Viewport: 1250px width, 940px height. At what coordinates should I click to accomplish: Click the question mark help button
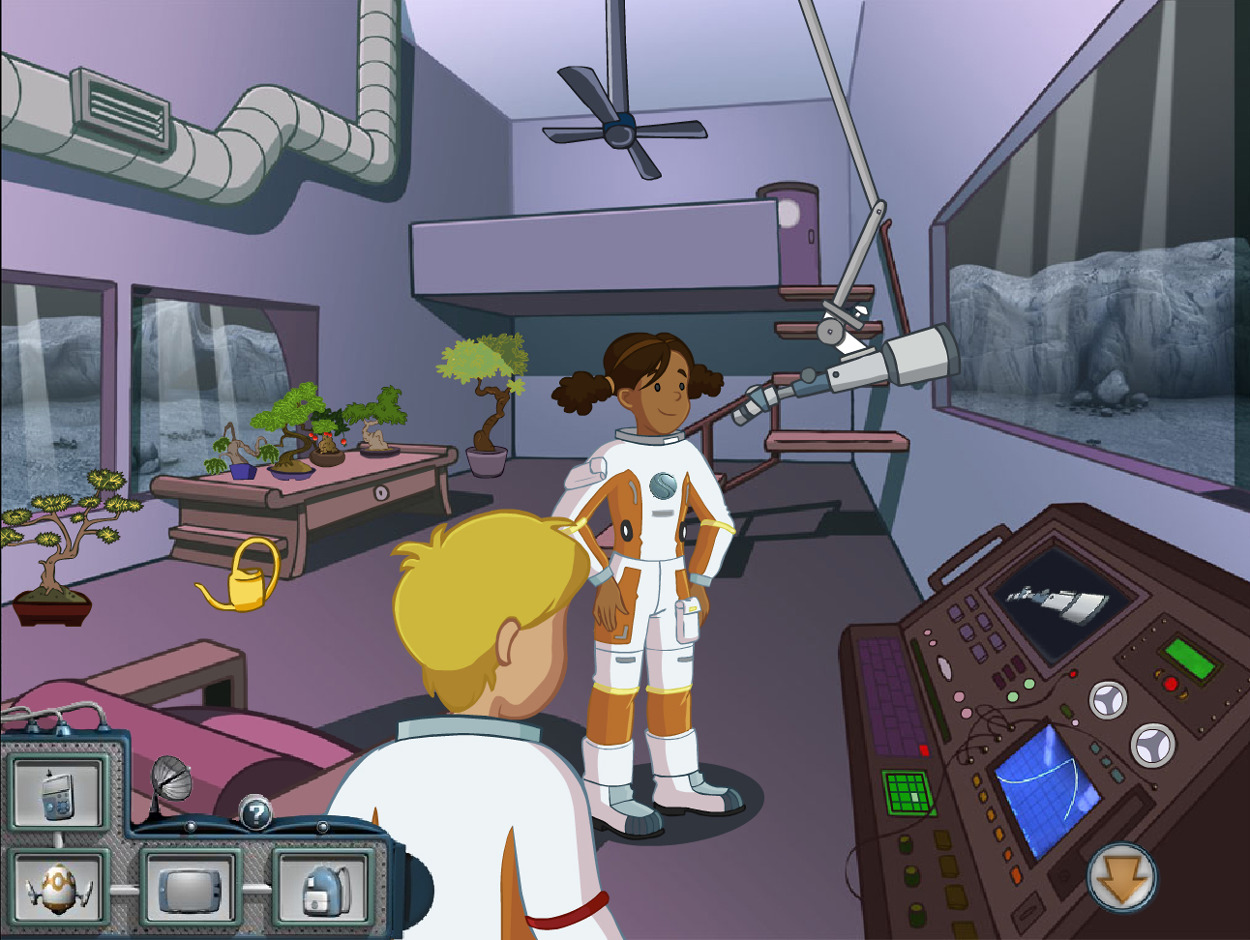click(x=256, y=814)
